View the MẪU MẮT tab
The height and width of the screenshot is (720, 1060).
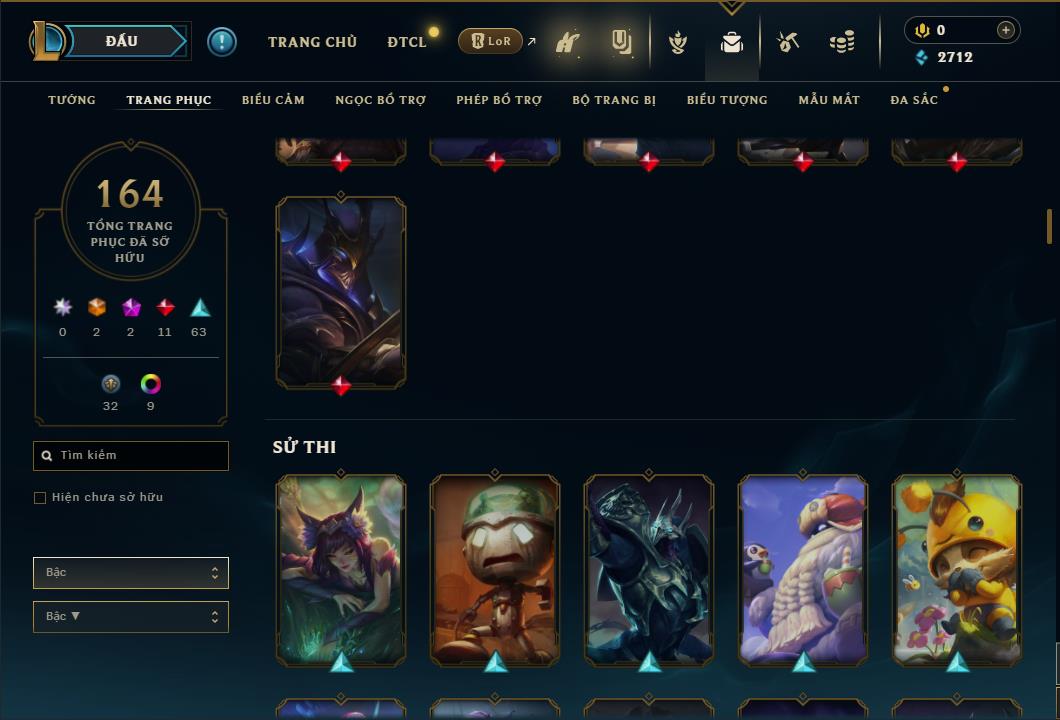coord(829,100)
